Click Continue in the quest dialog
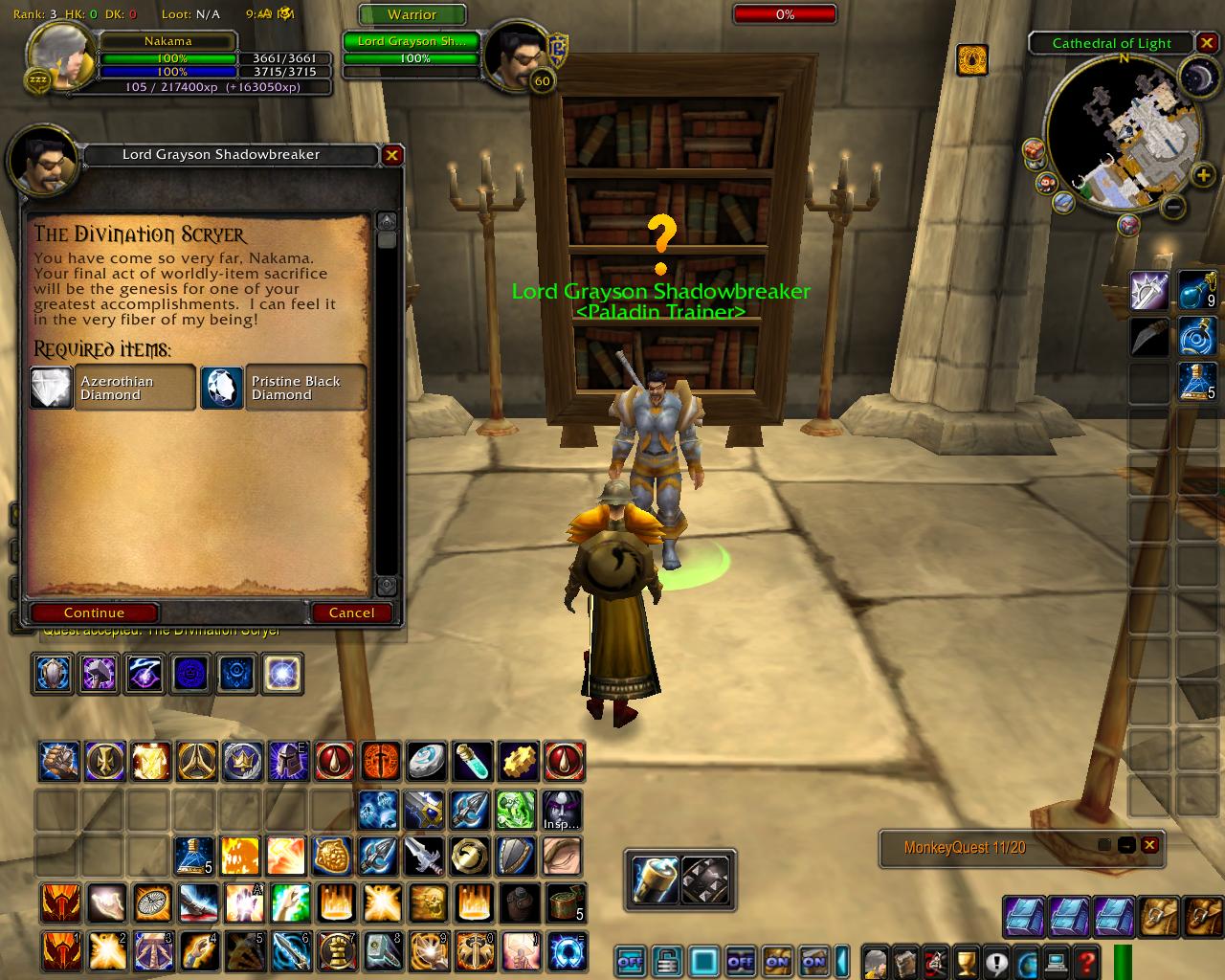 tap(94, 612)
